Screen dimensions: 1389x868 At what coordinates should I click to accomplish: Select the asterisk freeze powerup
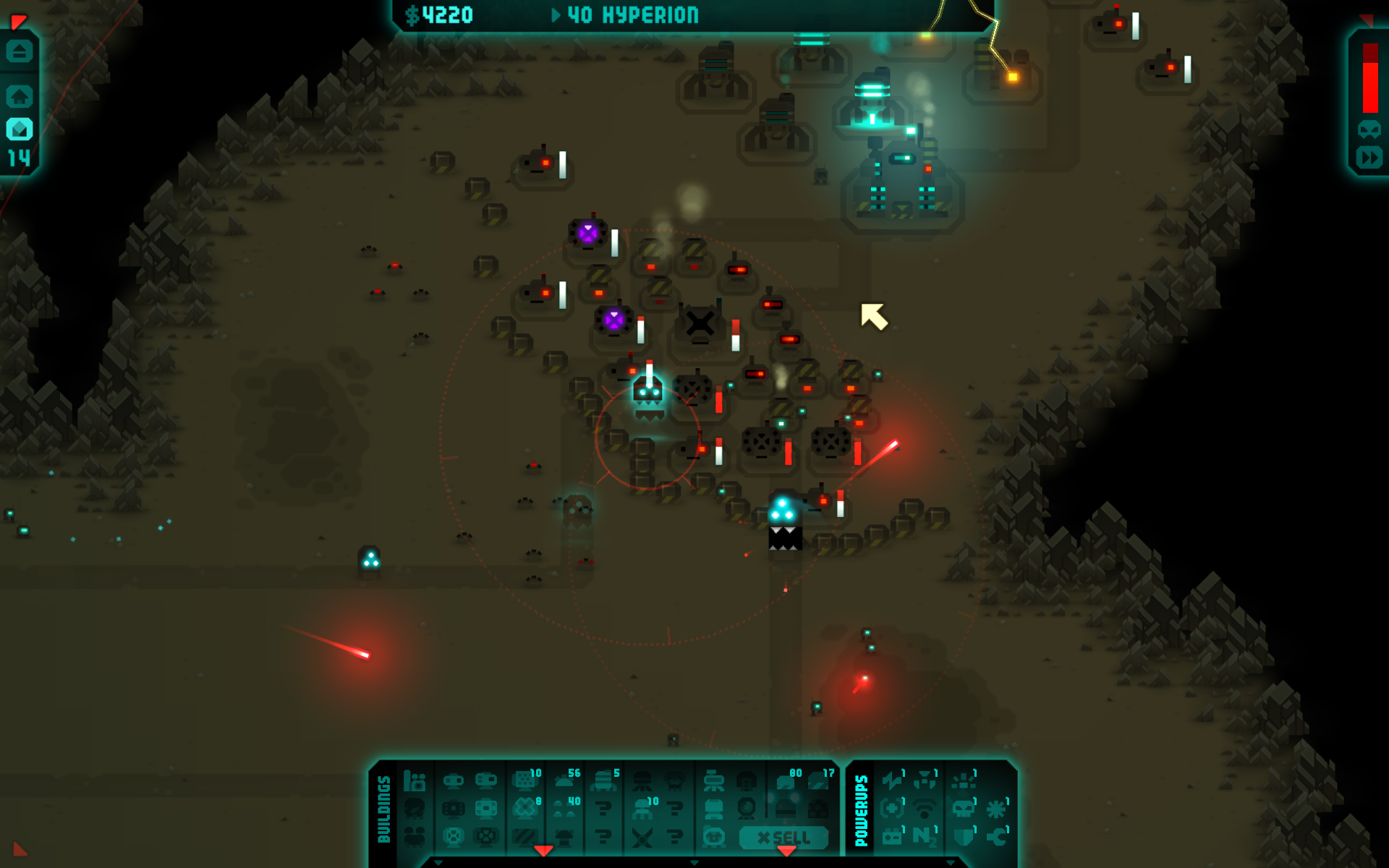[x=996, y=808]
